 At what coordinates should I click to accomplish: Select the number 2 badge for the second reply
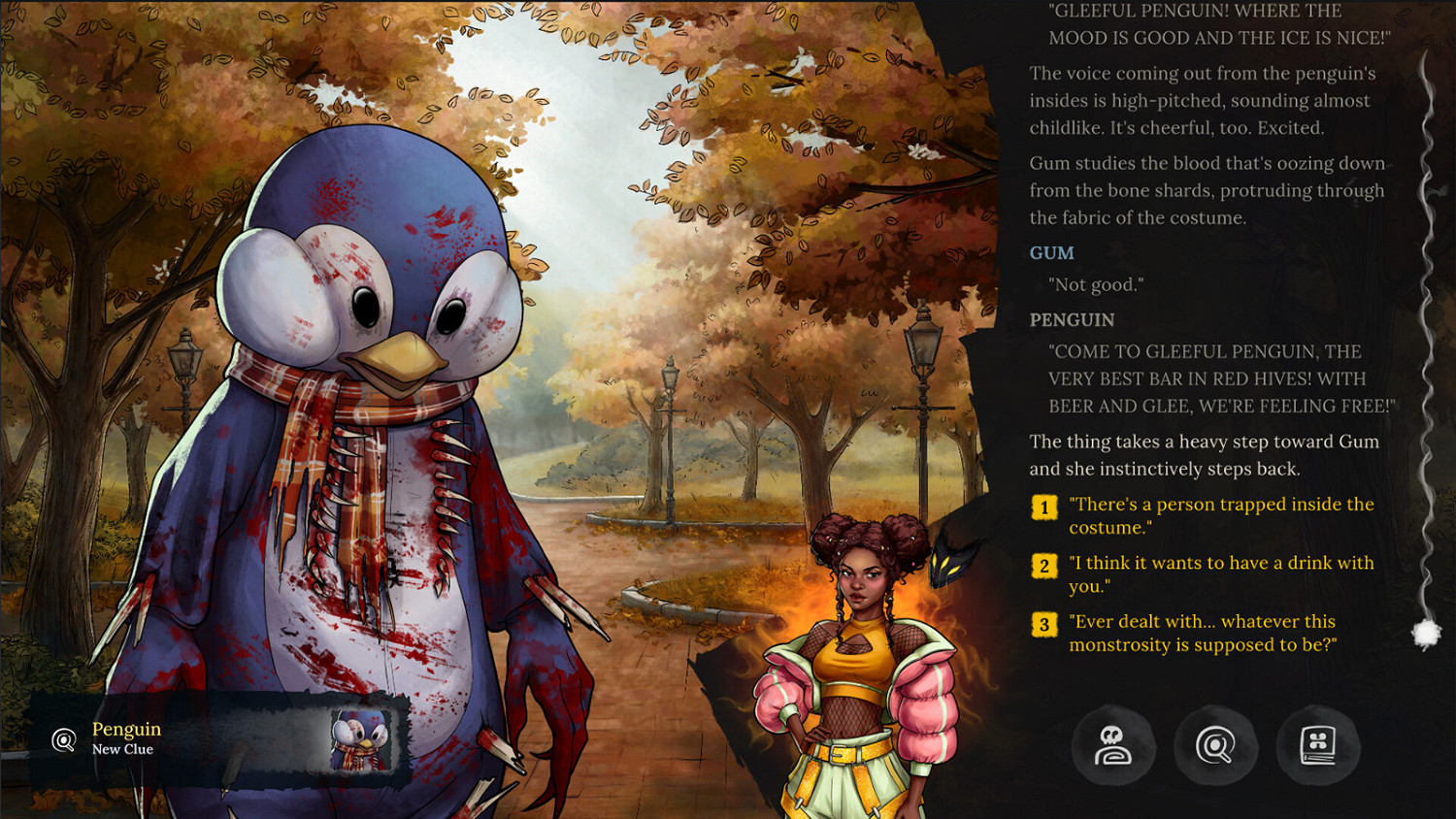tap(1042, 564)
